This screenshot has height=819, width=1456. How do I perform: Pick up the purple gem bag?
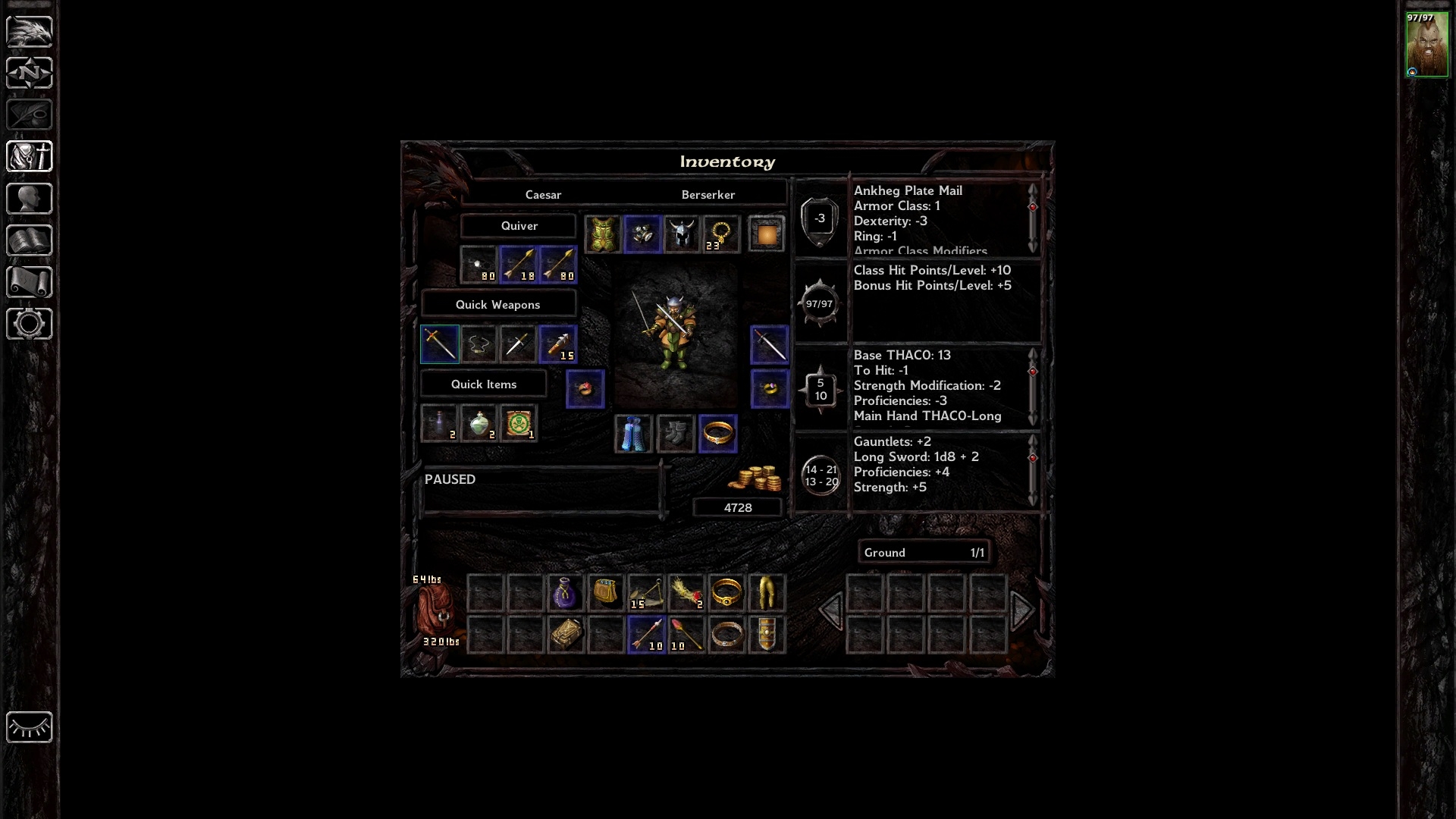[565, 594]
